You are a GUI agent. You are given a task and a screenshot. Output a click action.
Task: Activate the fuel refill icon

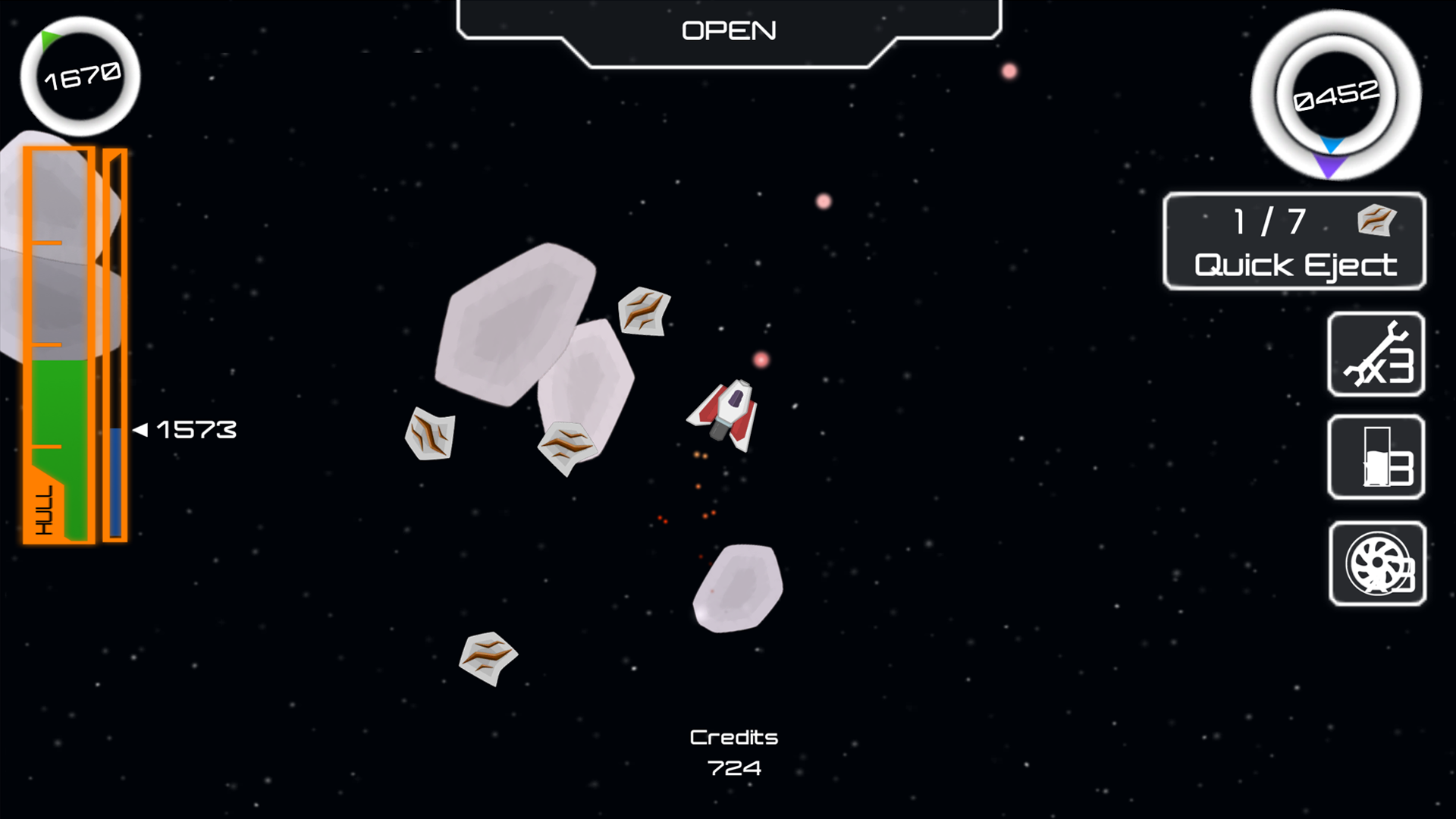click(1376, 458)
